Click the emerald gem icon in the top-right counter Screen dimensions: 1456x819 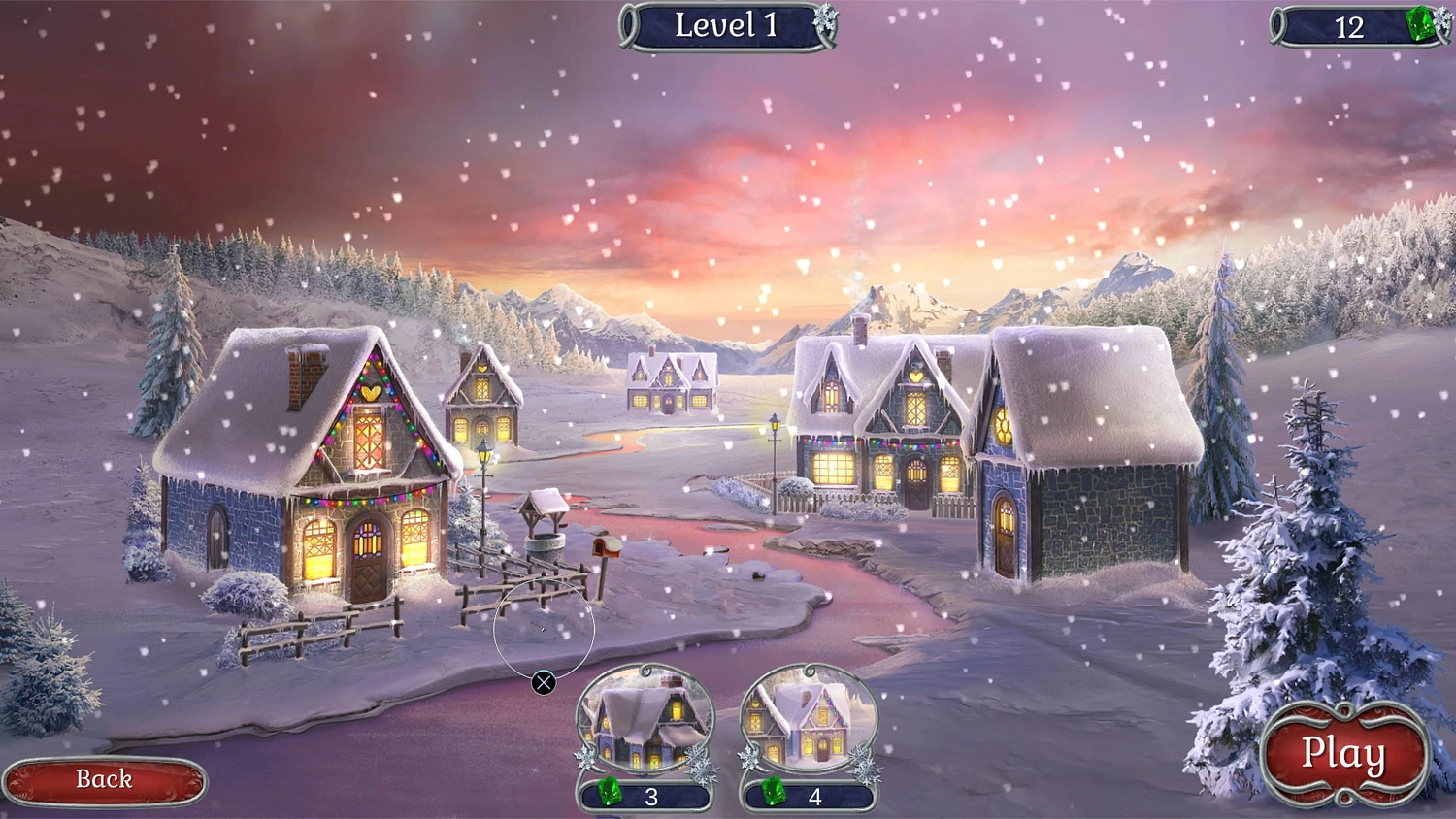[1419, 24]
